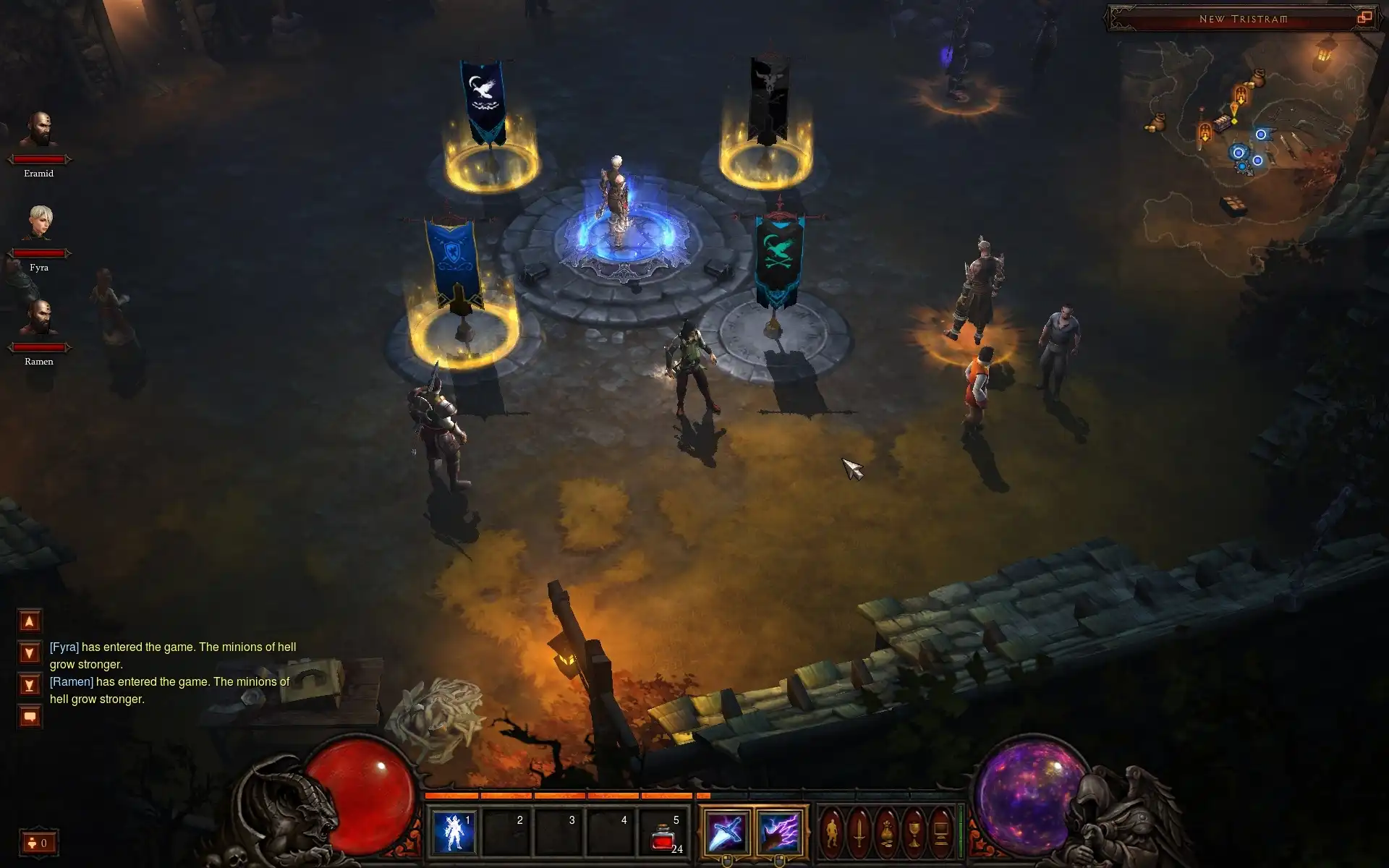Open the computer monitor game menu
The width and height of the screenshot is (1389, 868).
[x=941, y=832]
